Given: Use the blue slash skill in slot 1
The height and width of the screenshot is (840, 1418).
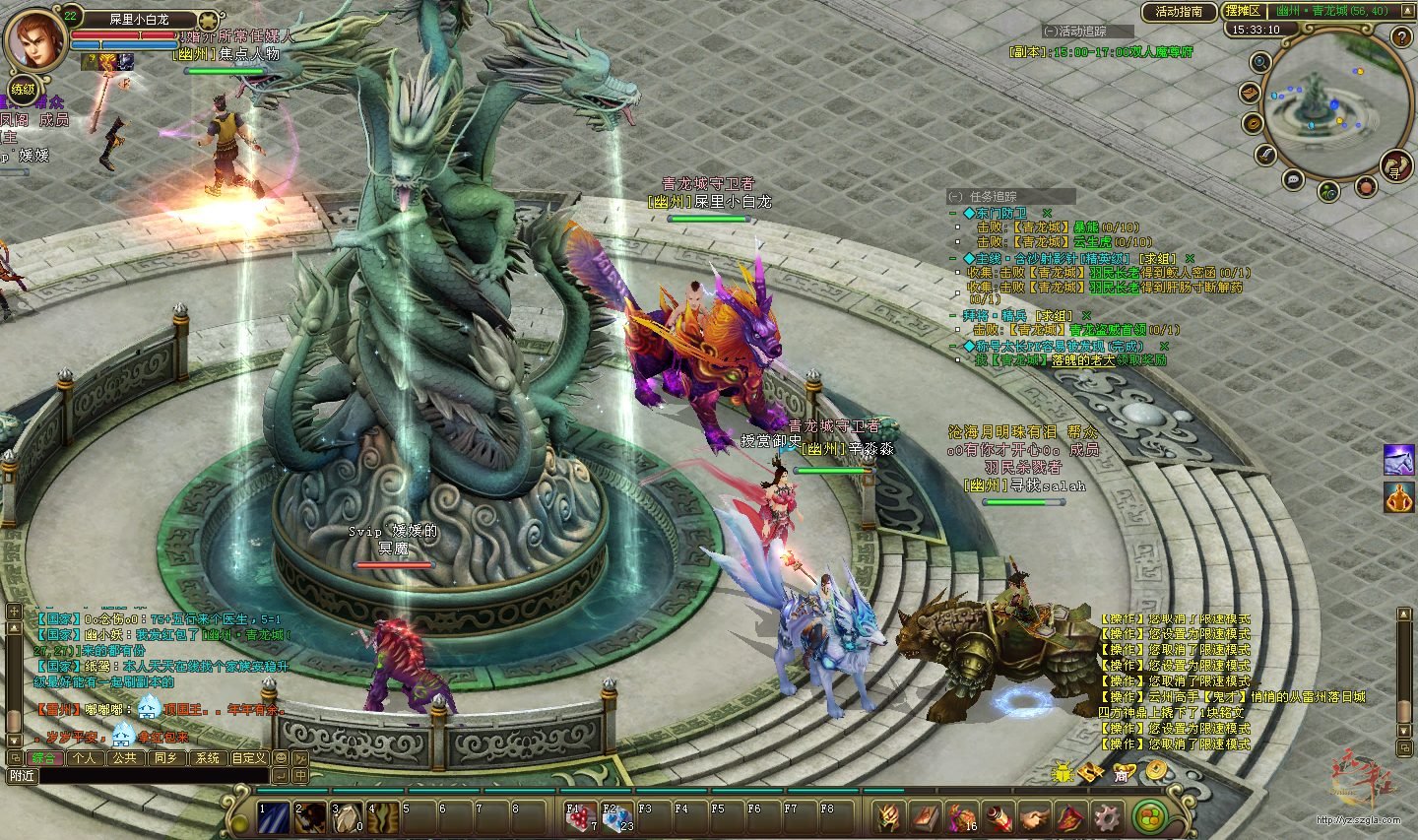Looking at the screenshot, I should [x=273, y=817].
